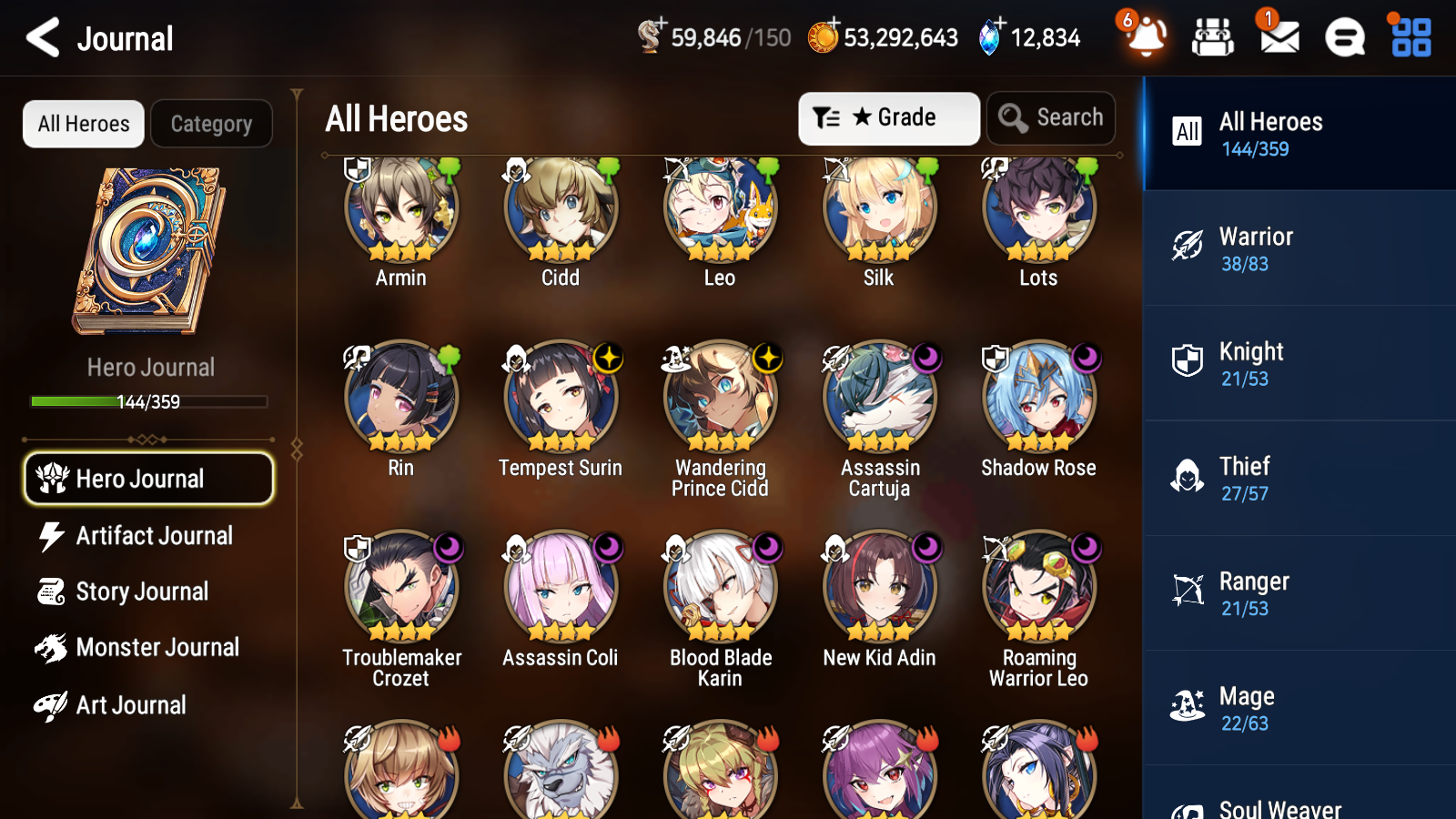Open the Grade filter
The width and height of the screenshot is (1456, 819).
pos(888,117)
